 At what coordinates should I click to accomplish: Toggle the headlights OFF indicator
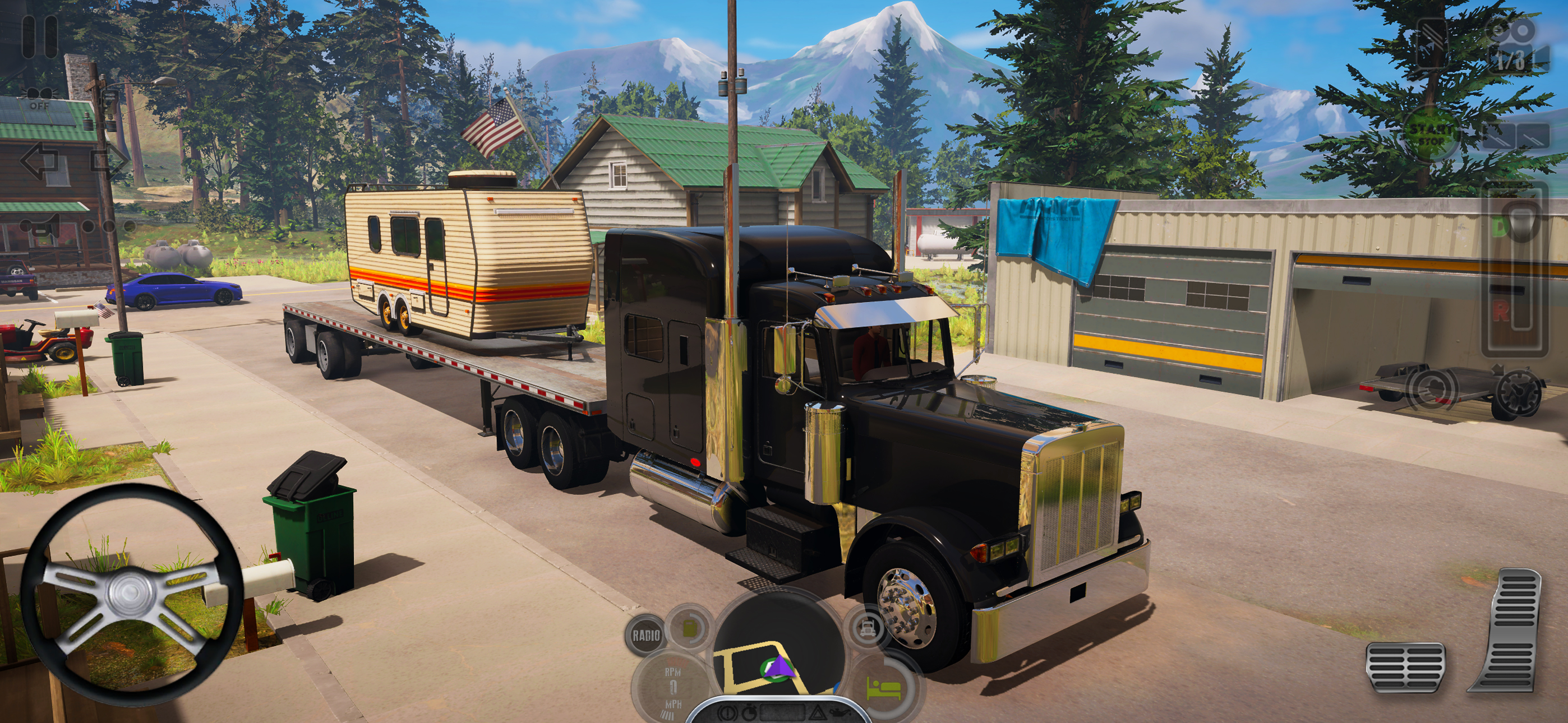point(39,98)
